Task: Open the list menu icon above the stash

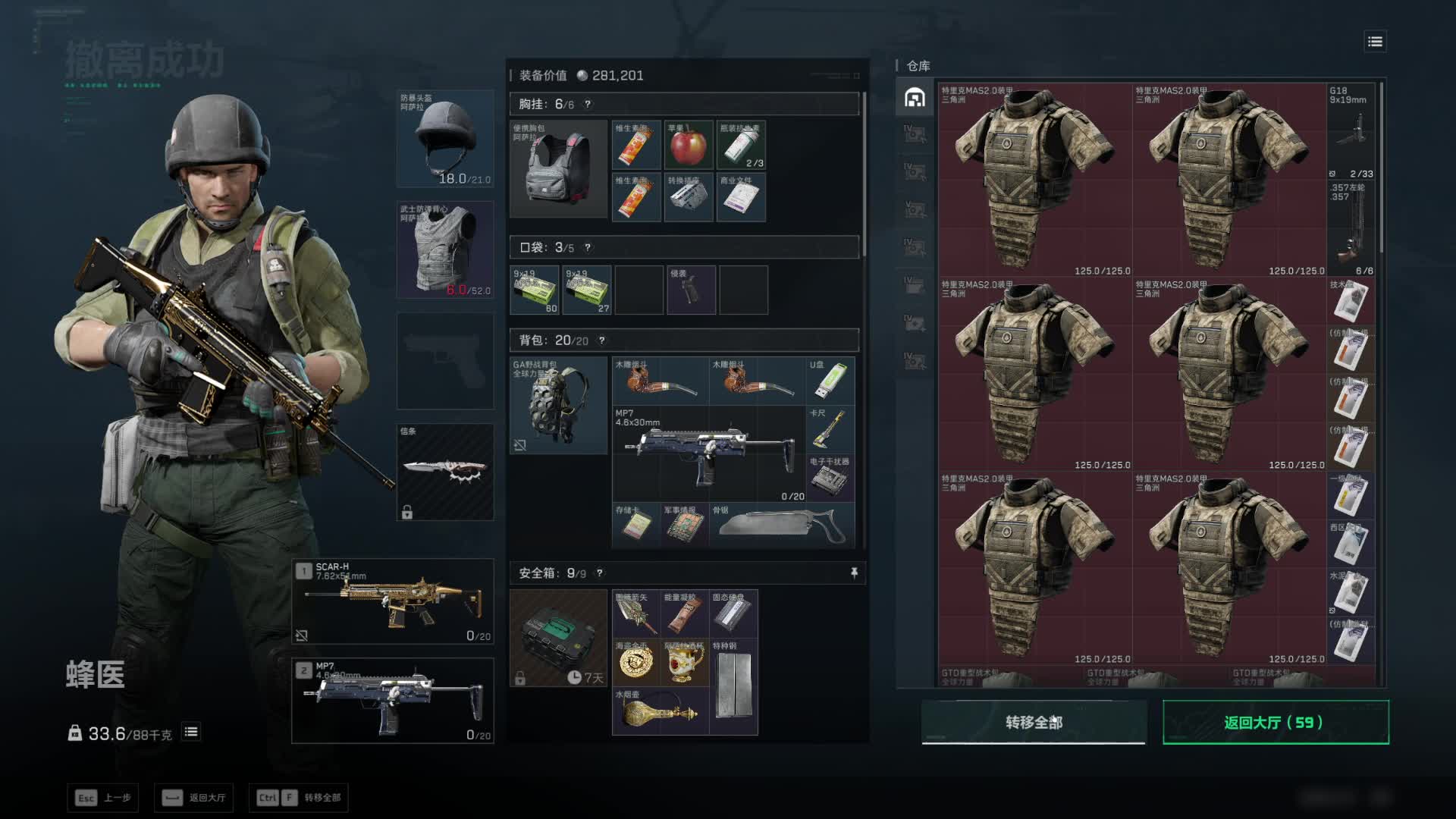Action: 1375,42
